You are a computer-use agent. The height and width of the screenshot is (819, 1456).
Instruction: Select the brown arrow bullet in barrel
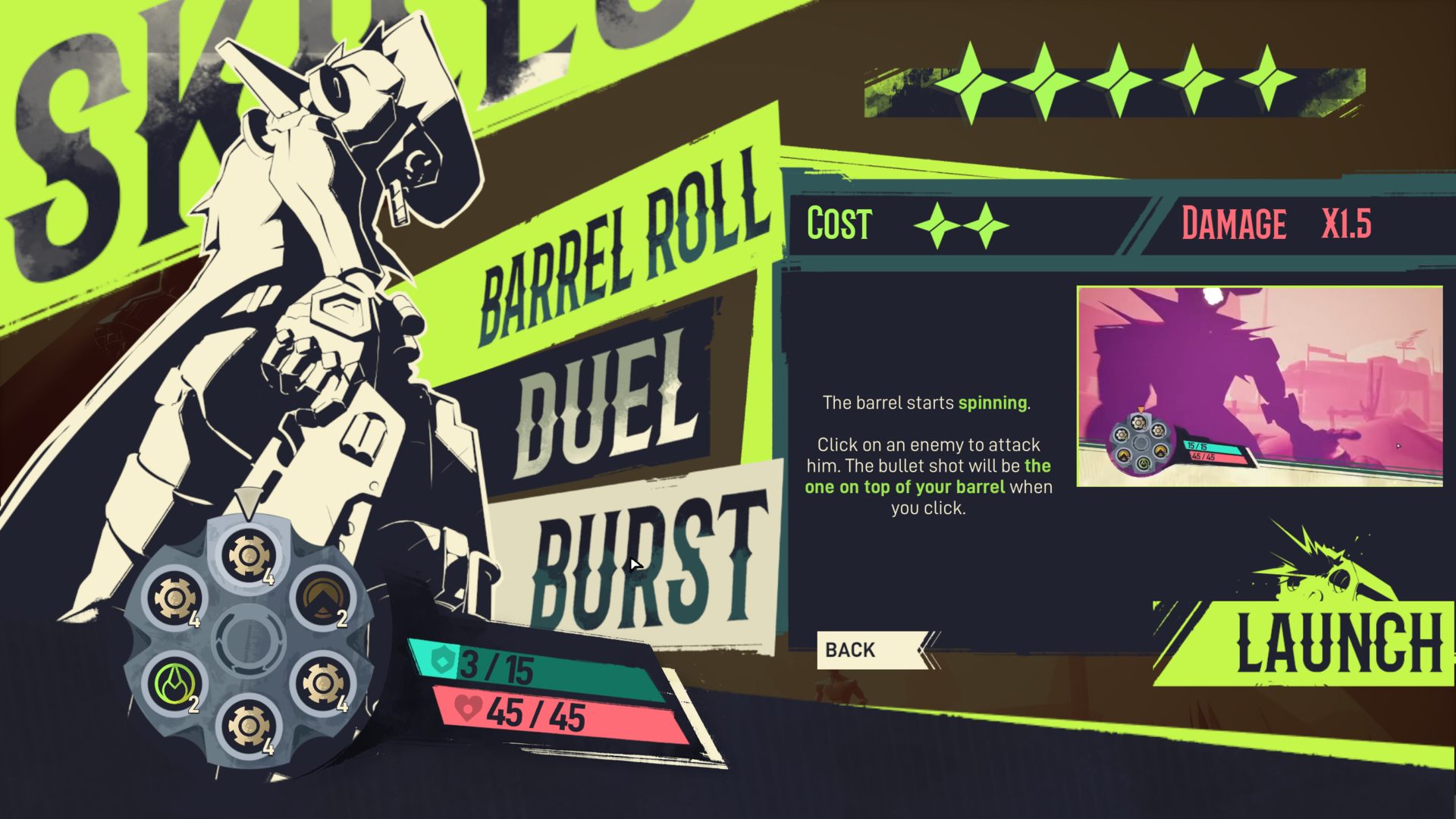pos(322,597)
